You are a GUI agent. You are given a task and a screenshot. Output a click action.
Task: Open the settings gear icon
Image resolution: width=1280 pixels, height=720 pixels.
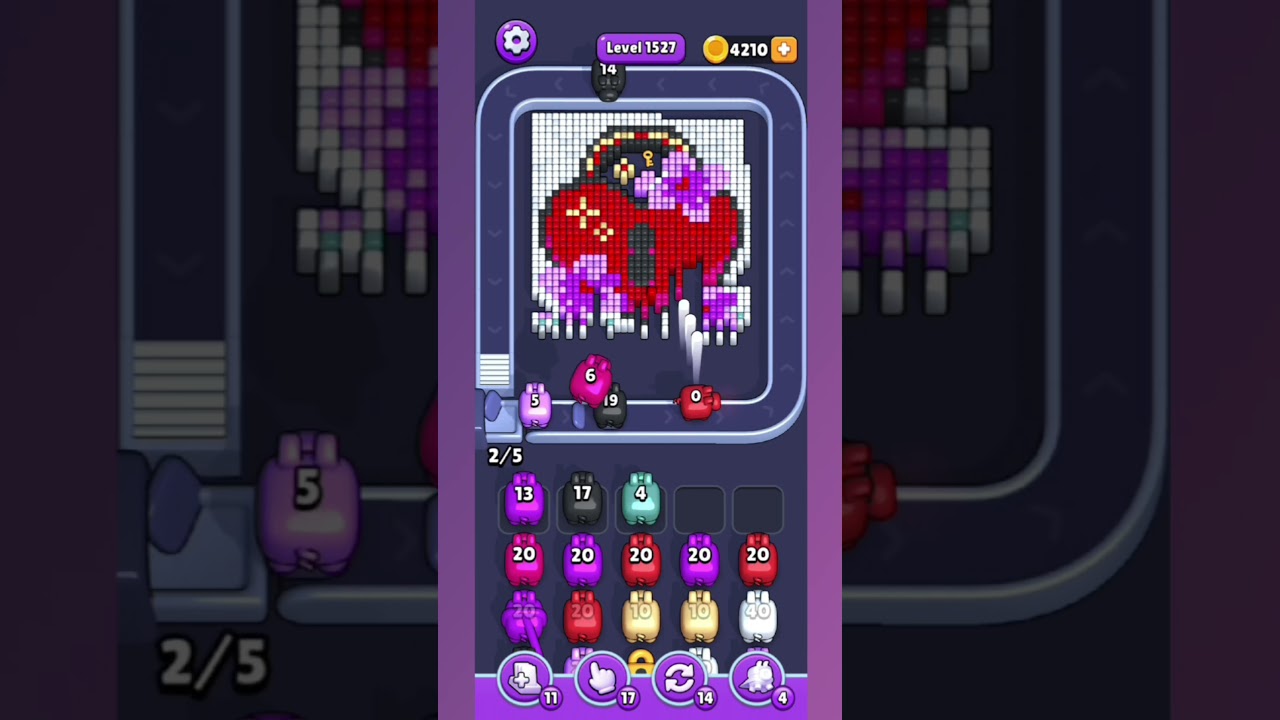pyautogui.click(x=517, y=41)
